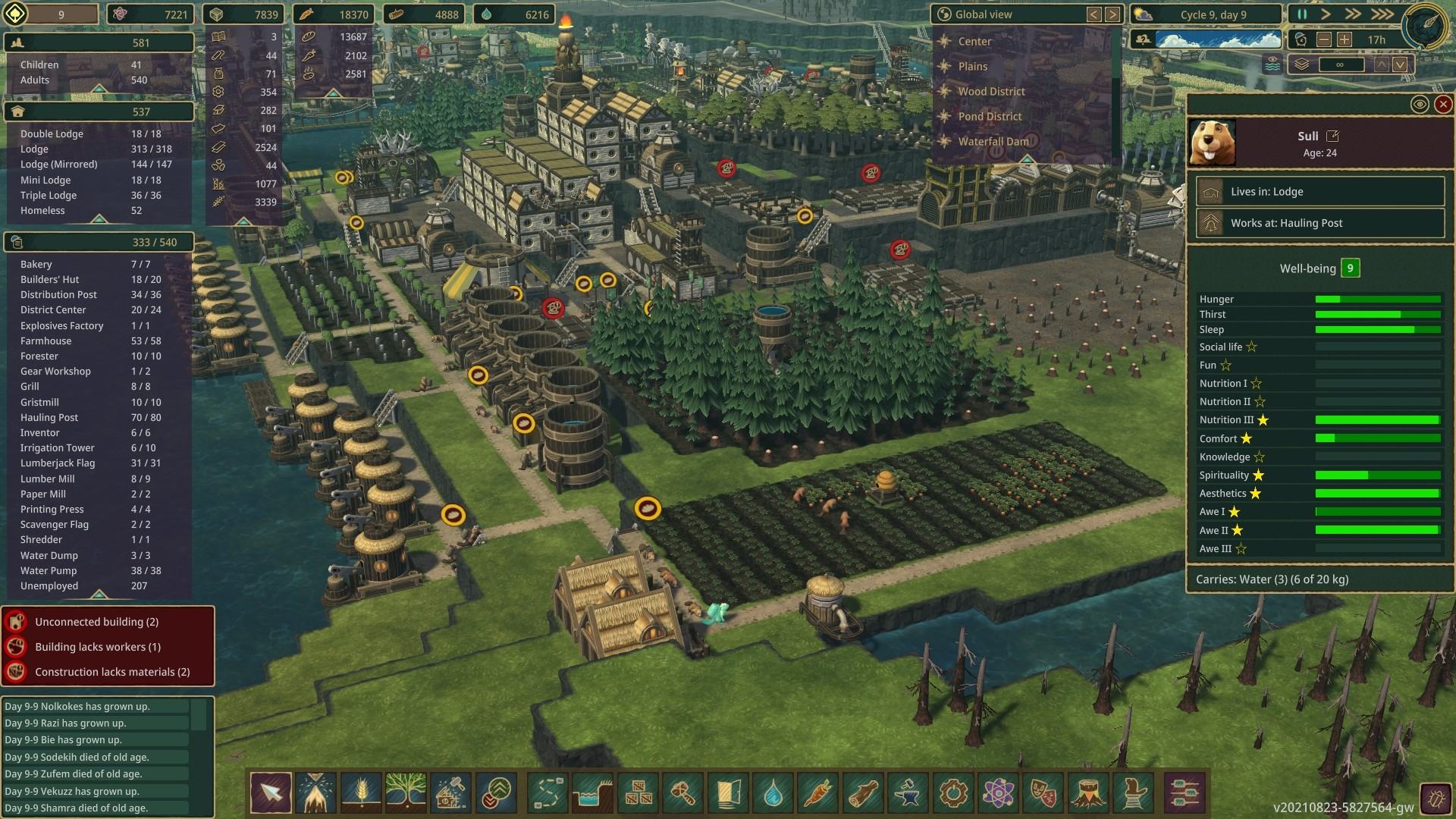1456x819 pixels.
Task: Close the Suli beaver info panel
Action: (x=1443, y=105)
